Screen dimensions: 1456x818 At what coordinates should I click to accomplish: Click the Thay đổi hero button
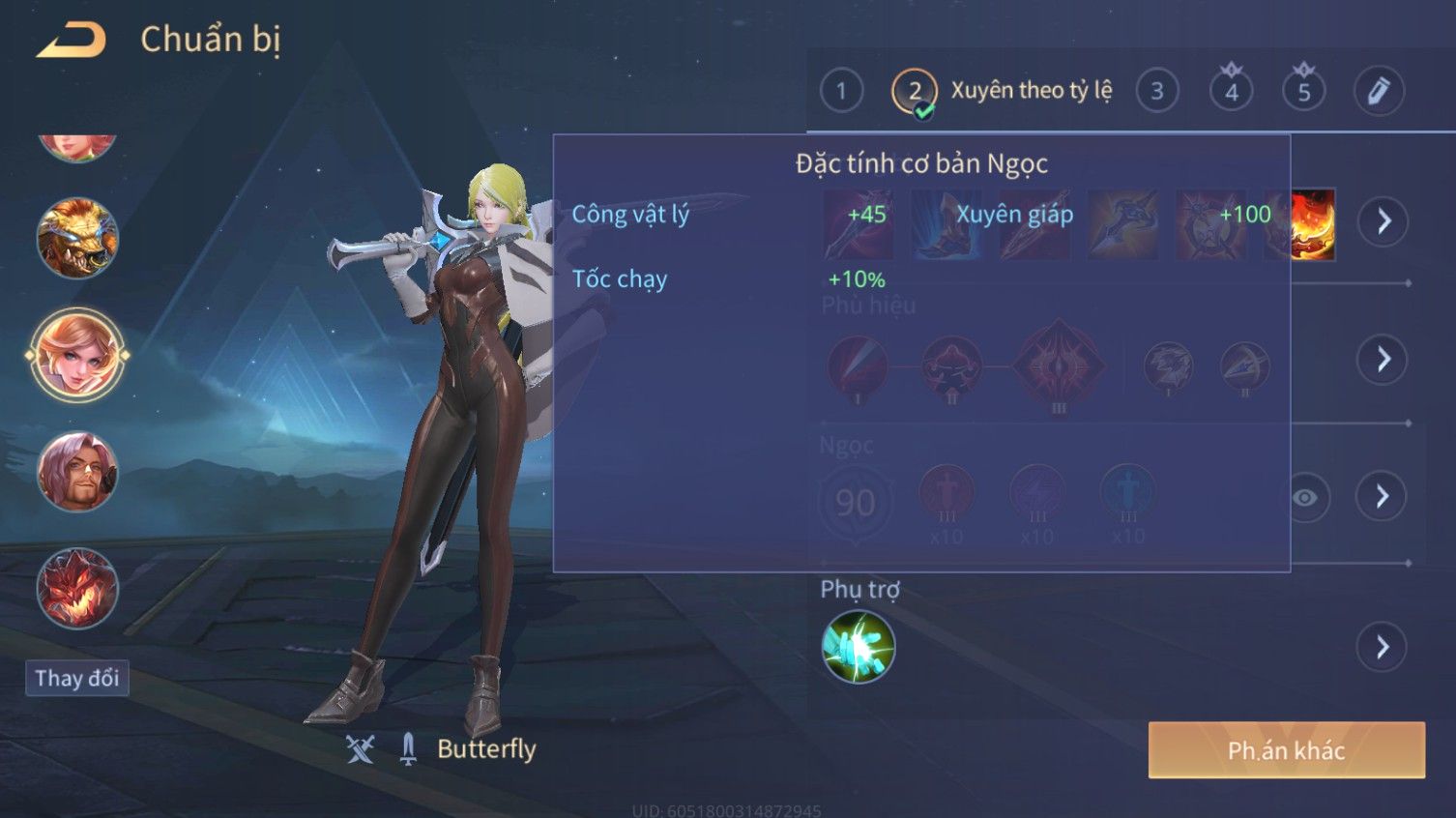pyautogui.click(x=76, y=678)
